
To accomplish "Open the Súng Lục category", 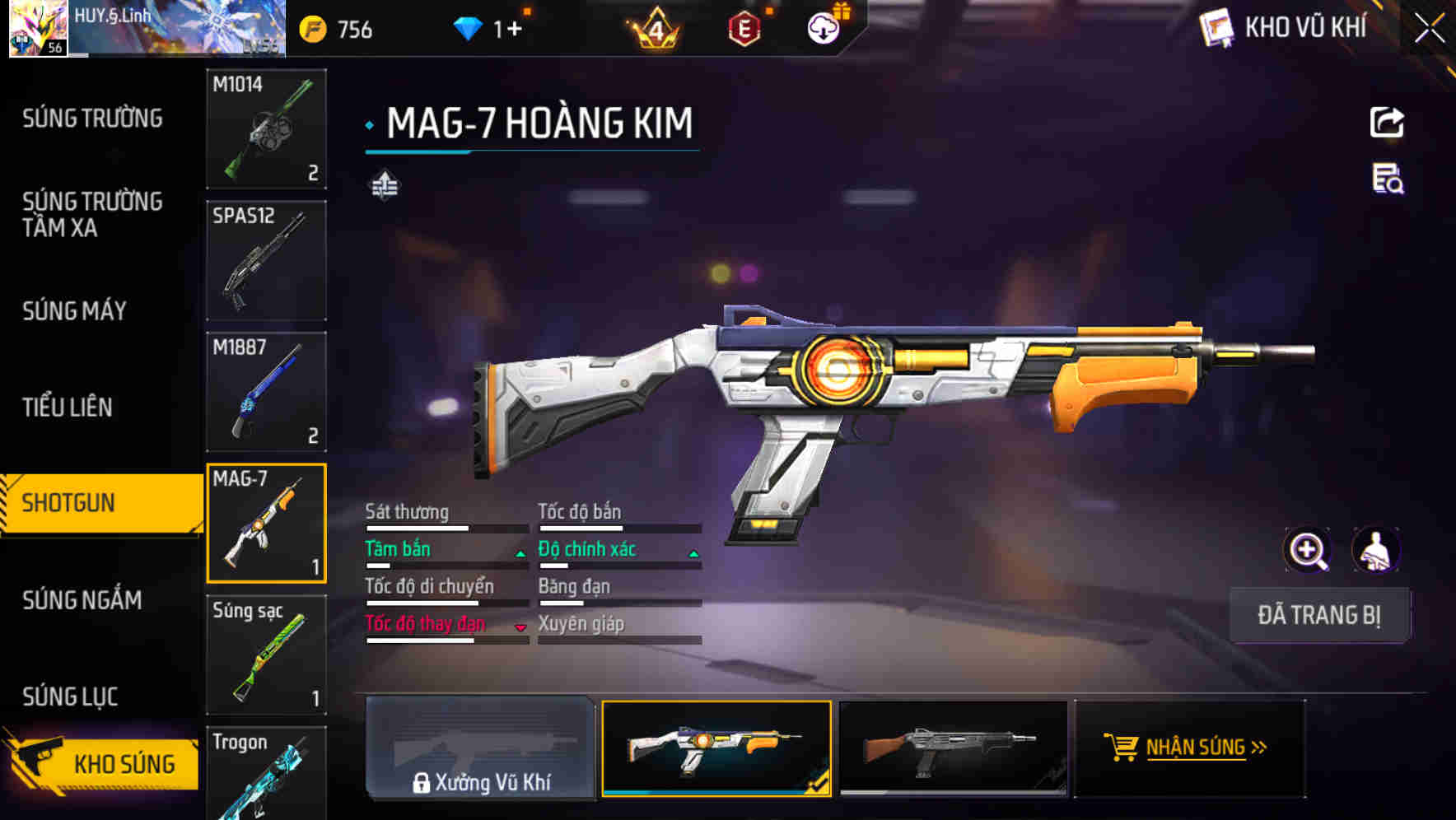I will click(x=70, y=697).
